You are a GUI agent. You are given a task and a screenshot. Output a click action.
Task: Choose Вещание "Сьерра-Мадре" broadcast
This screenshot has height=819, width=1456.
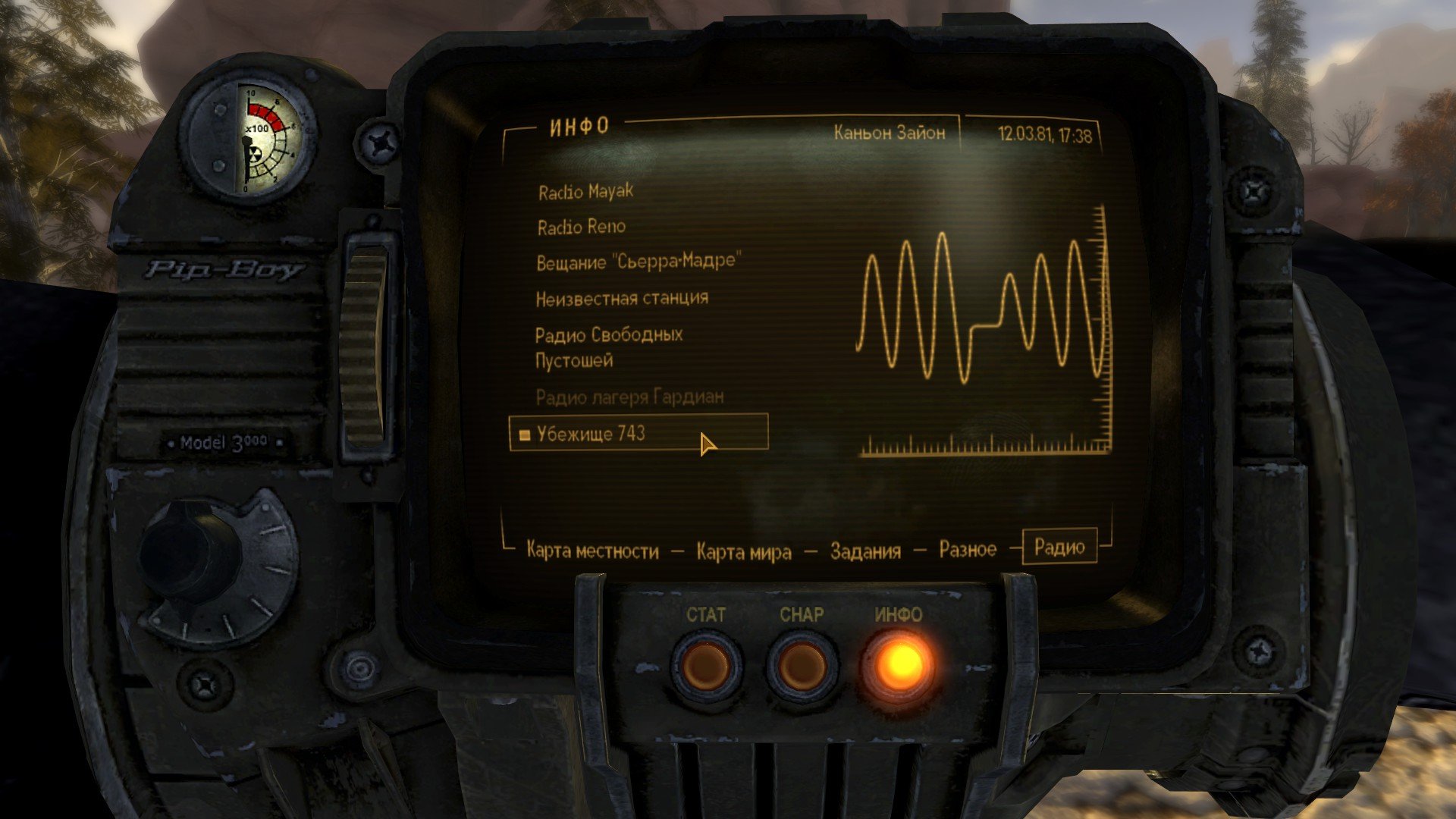point(637,262)
